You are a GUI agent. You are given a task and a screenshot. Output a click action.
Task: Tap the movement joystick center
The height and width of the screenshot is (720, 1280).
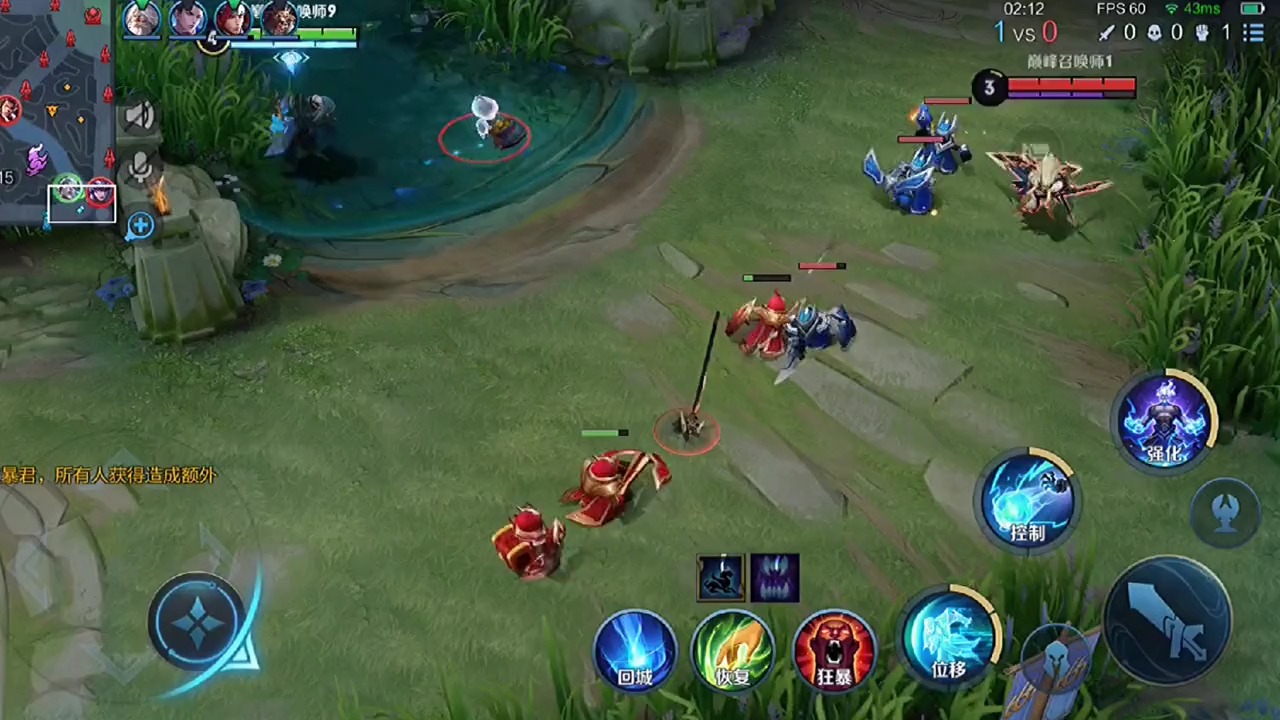pyautogui.click(x=197, y=622)
